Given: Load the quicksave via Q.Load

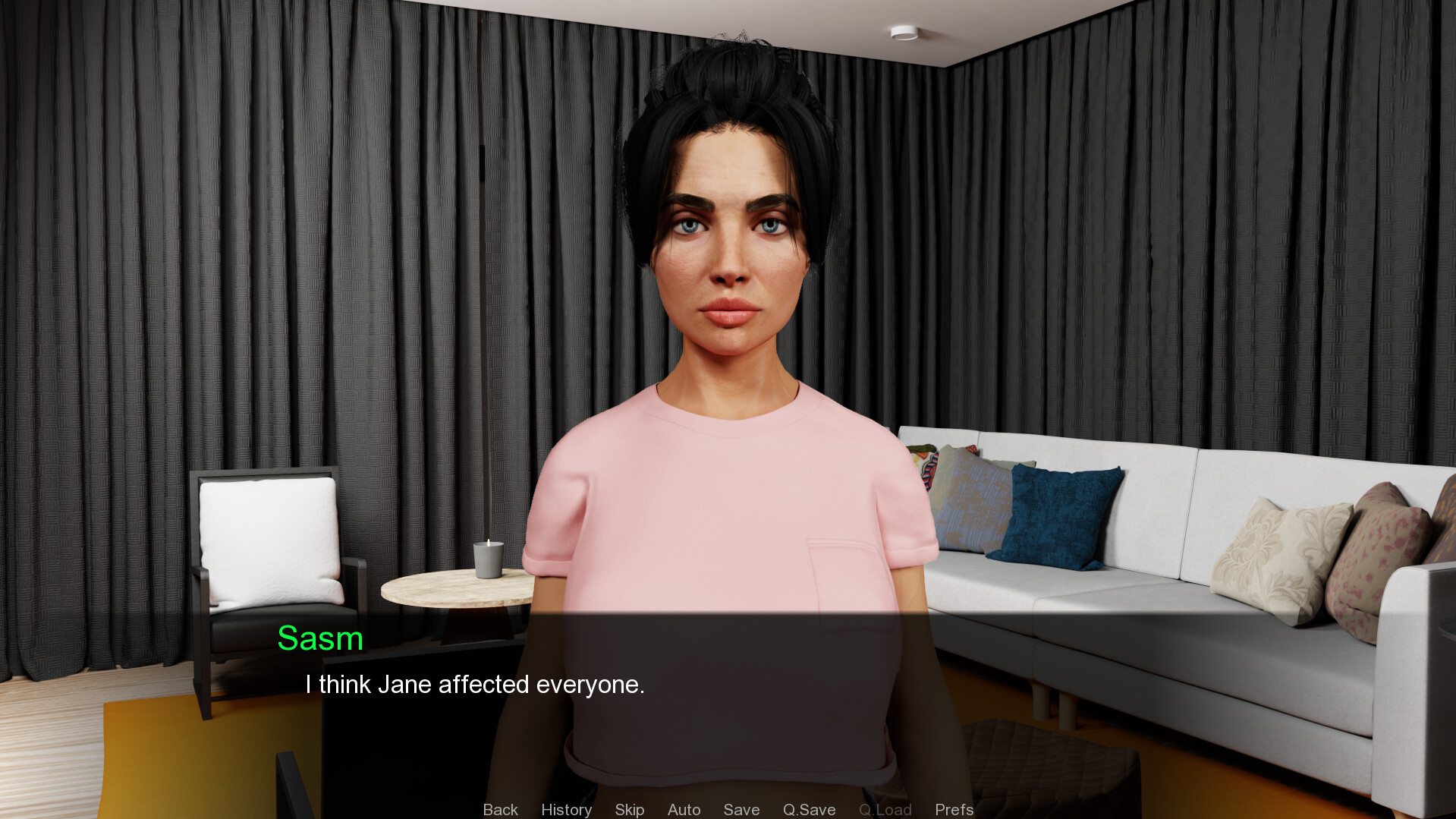Looking at the screenshot, I should pyautogui.click(x=885, y=809).
